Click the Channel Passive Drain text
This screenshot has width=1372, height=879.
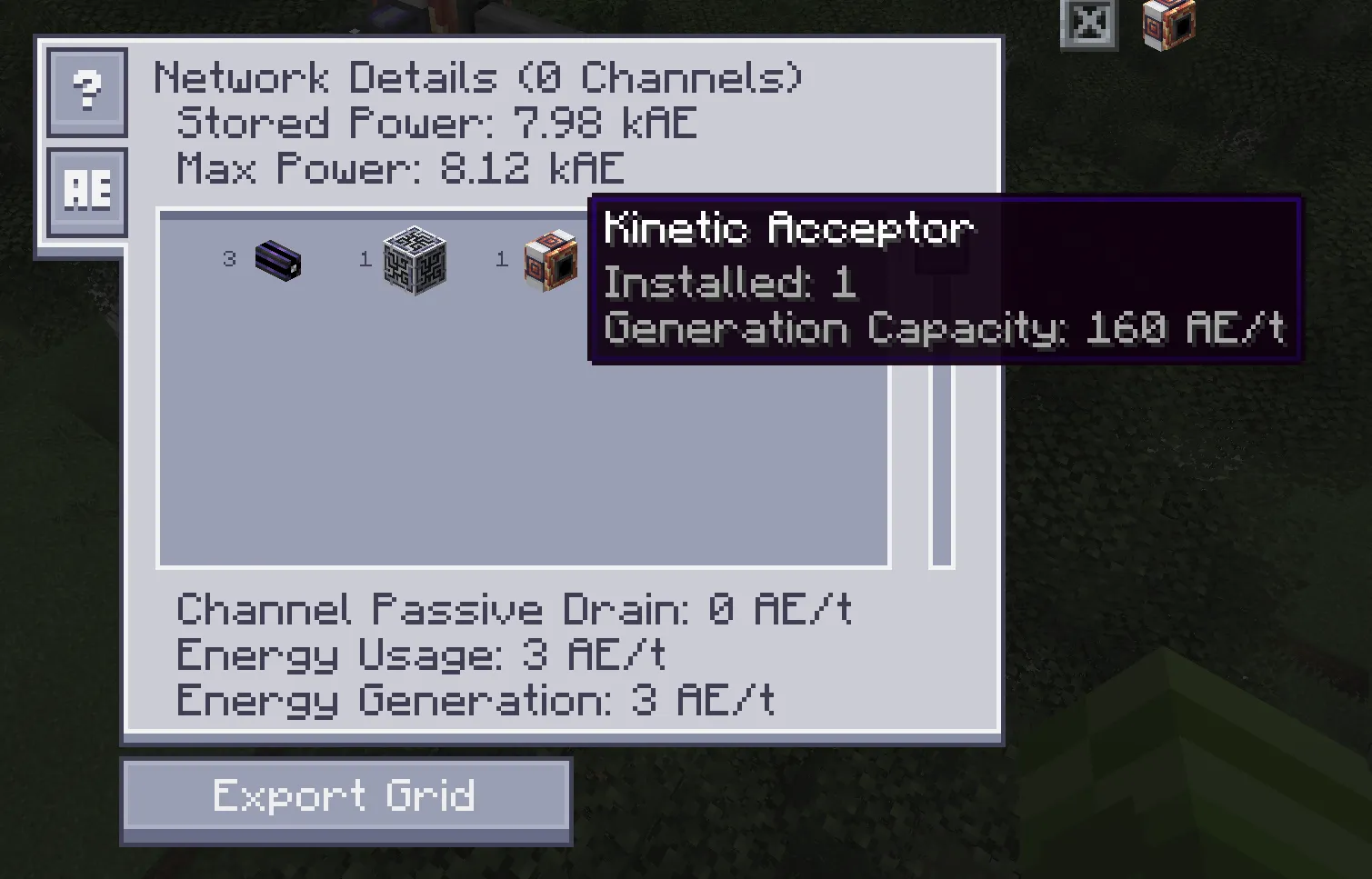point(514,609)
